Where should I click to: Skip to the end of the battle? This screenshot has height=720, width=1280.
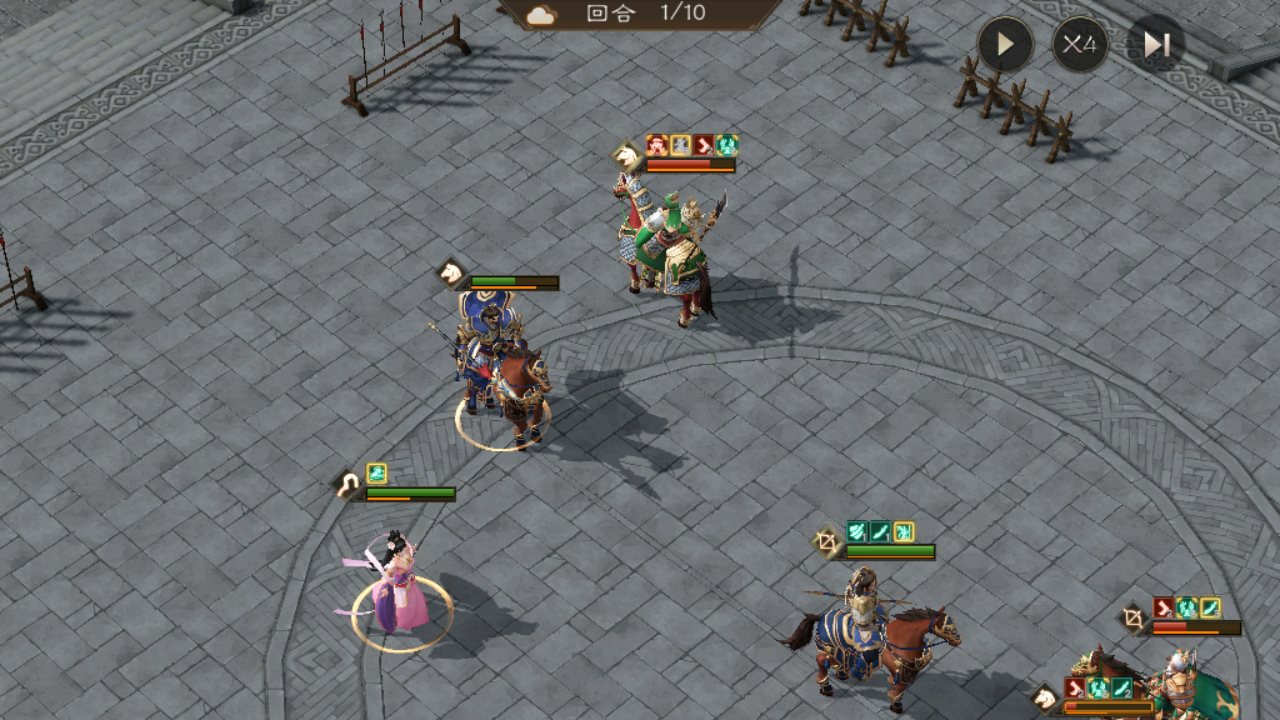(x=1156, y=45)
